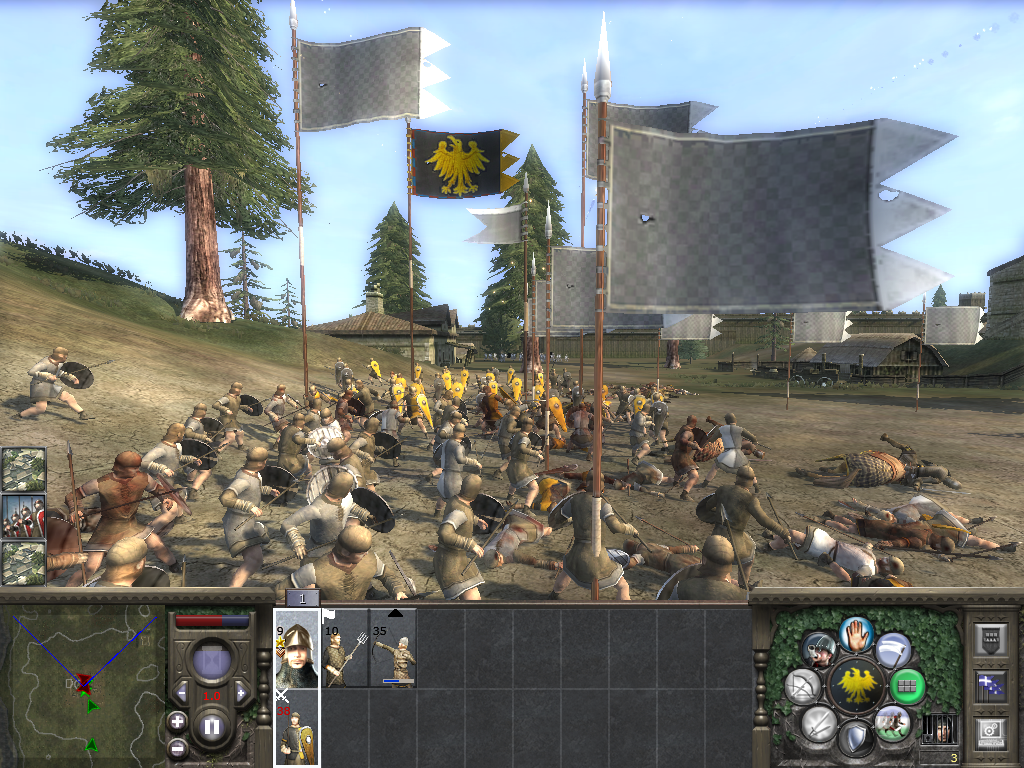Screen dimensions: 1024x768
Task: Increase battle speed with the plus arrow
Action: pyautogui.click(x=241, y=693)
